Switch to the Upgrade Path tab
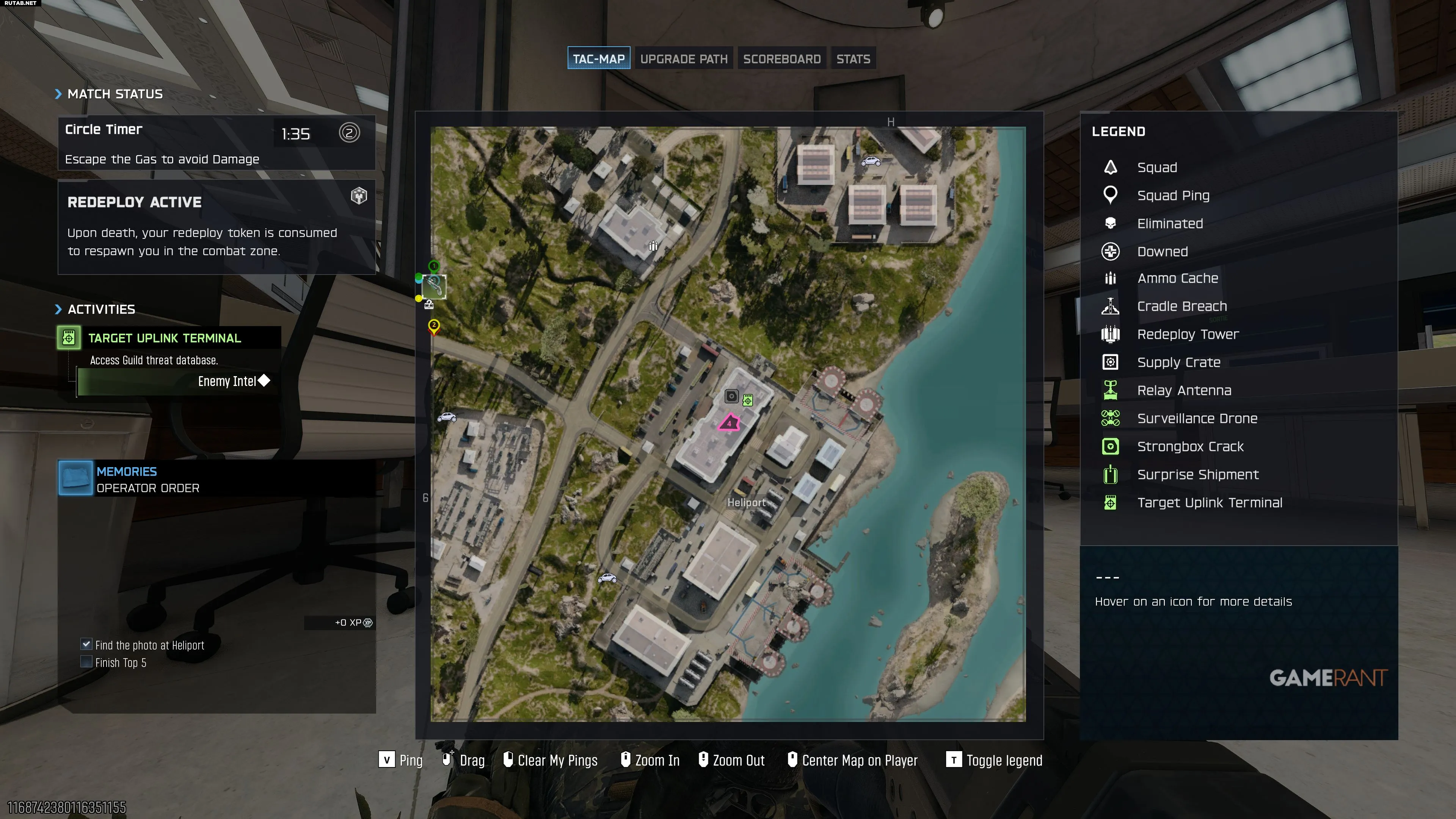Screen dimensions: 1456x819 pos(683,59)
